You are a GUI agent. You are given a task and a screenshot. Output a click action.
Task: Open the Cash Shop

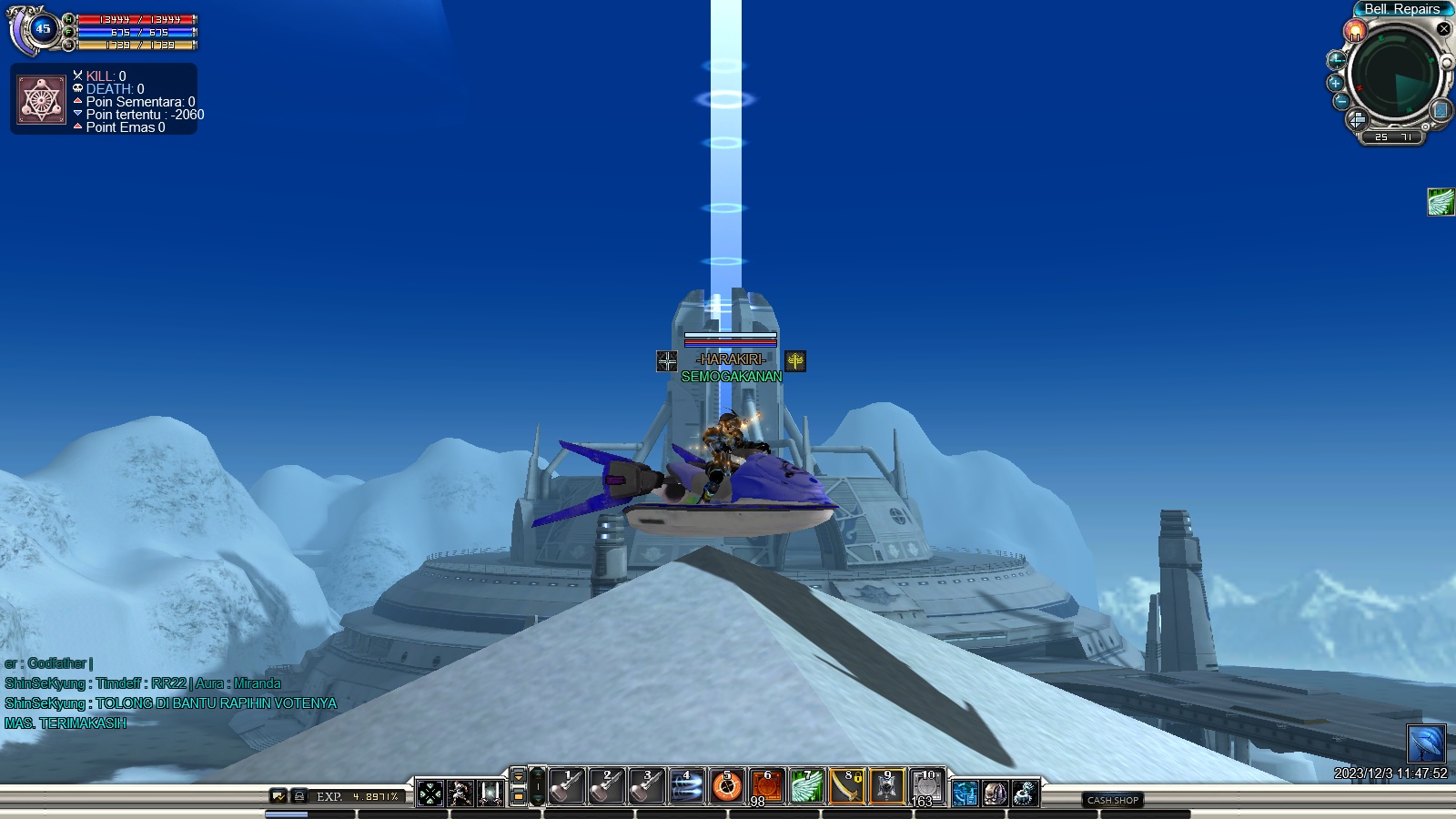(x=1113, y=800)
